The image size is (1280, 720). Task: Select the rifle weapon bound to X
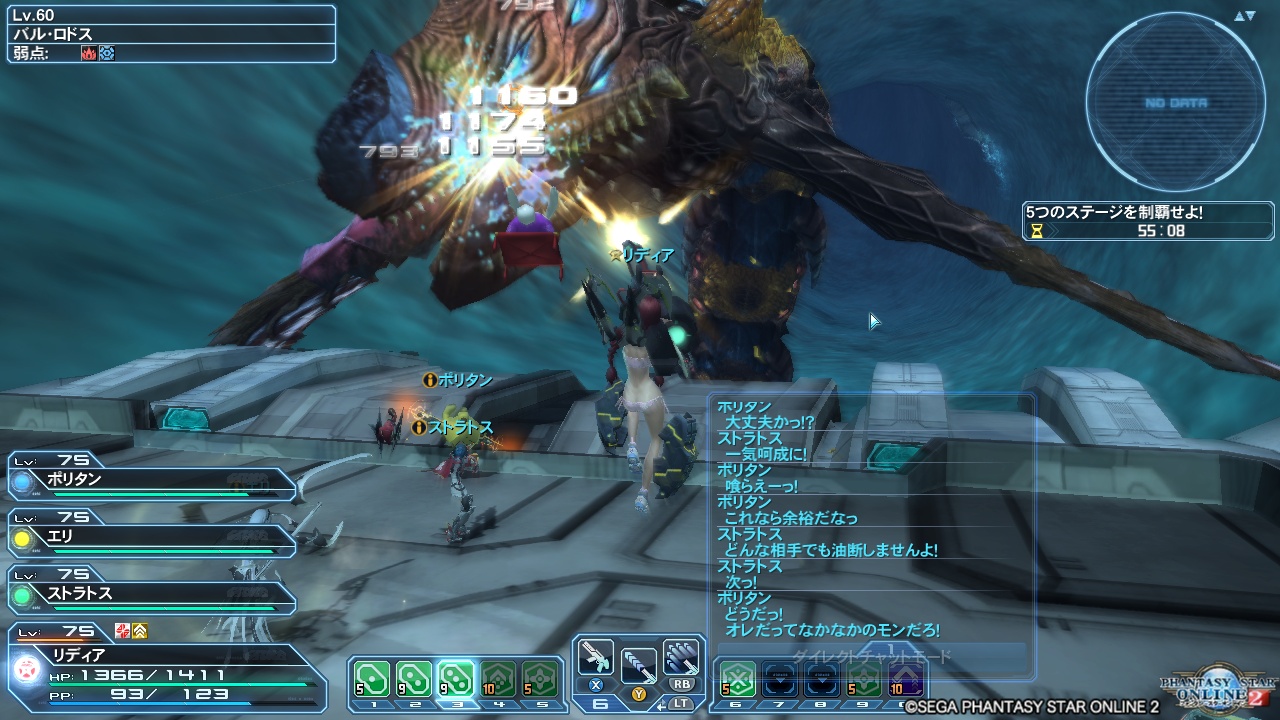pyautogui.click(x=596, y=657)
